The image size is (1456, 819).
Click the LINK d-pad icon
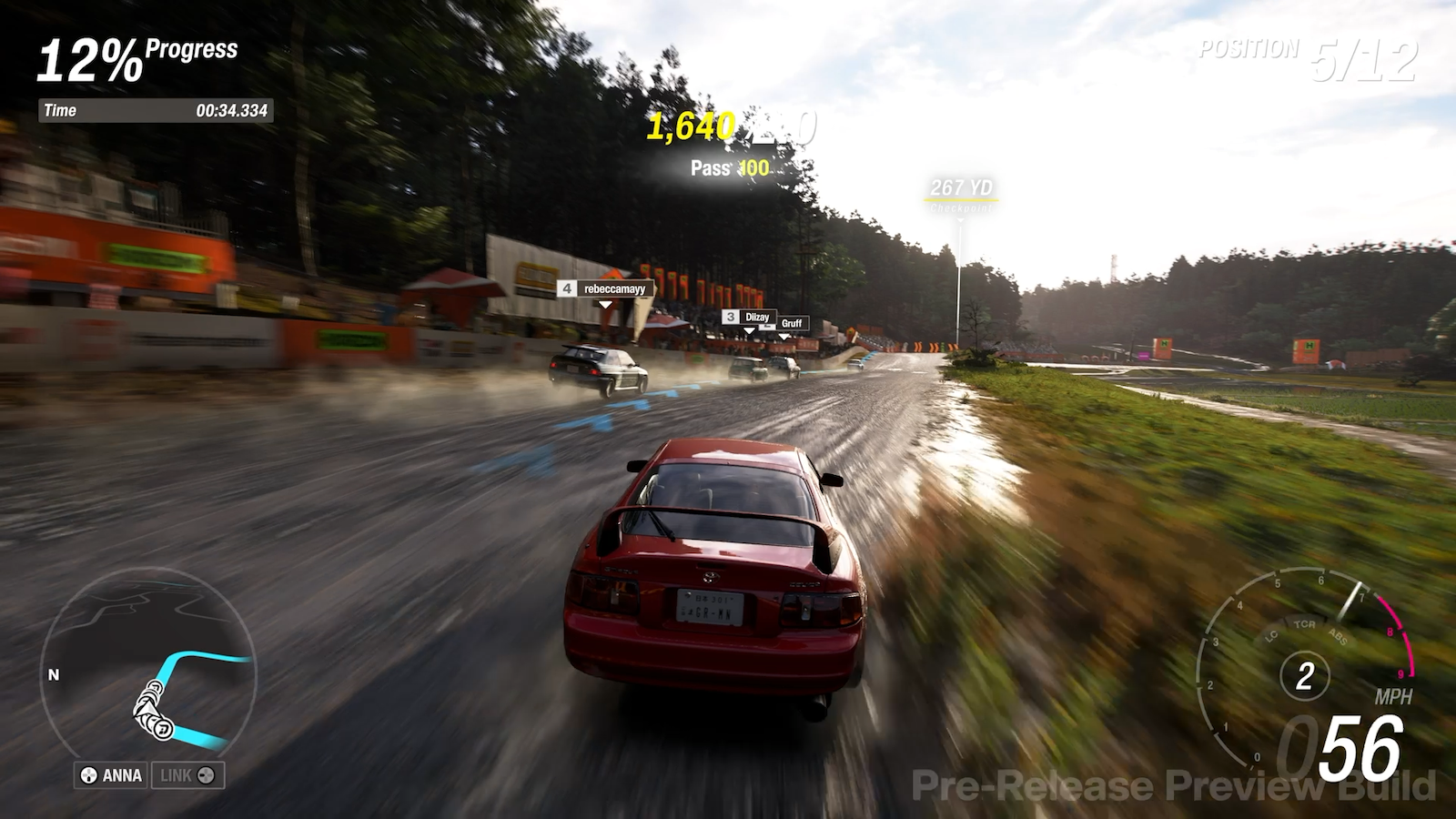pos(207,776)
